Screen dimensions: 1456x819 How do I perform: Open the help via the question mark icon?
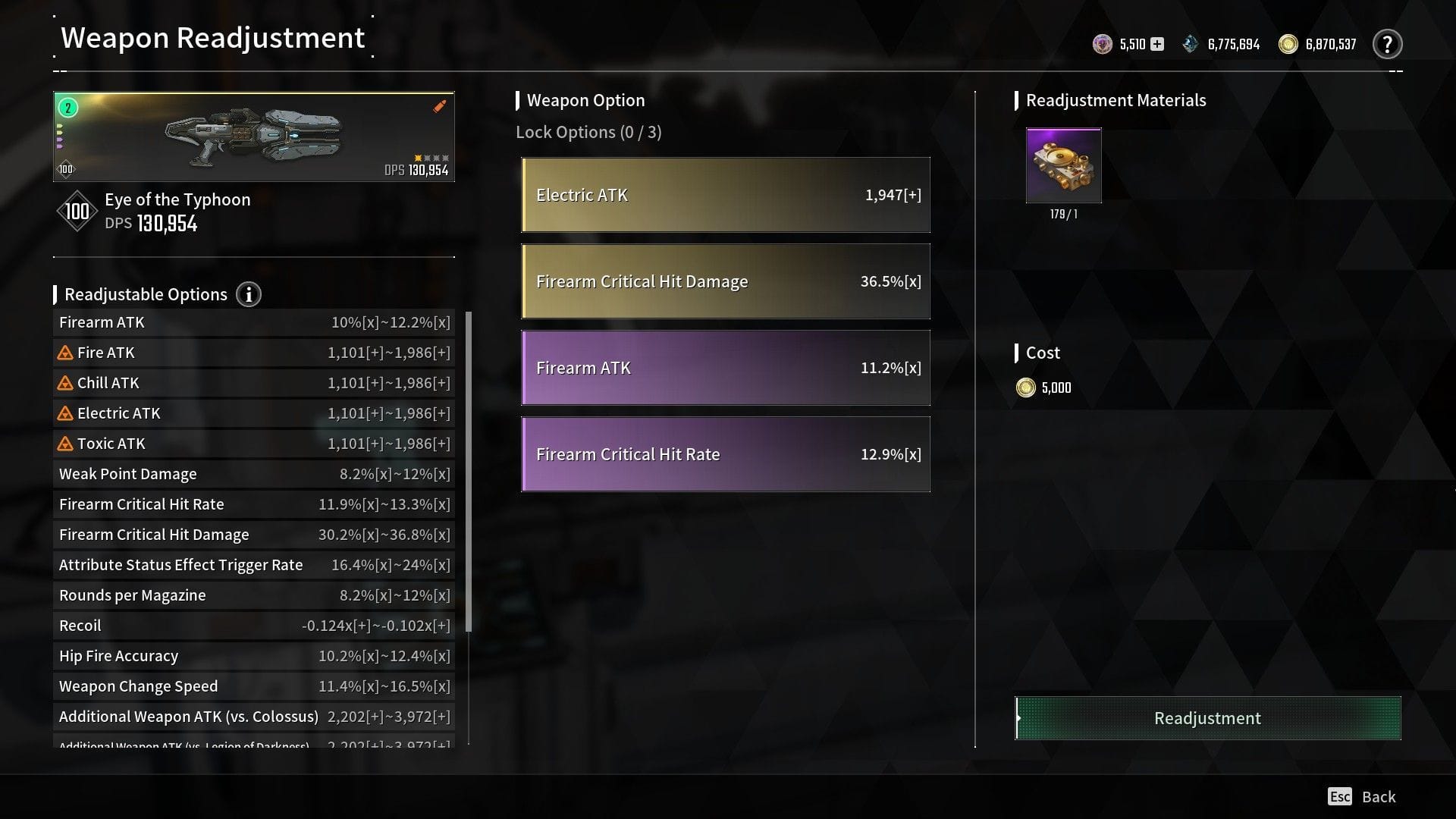tap(1388, 44)
